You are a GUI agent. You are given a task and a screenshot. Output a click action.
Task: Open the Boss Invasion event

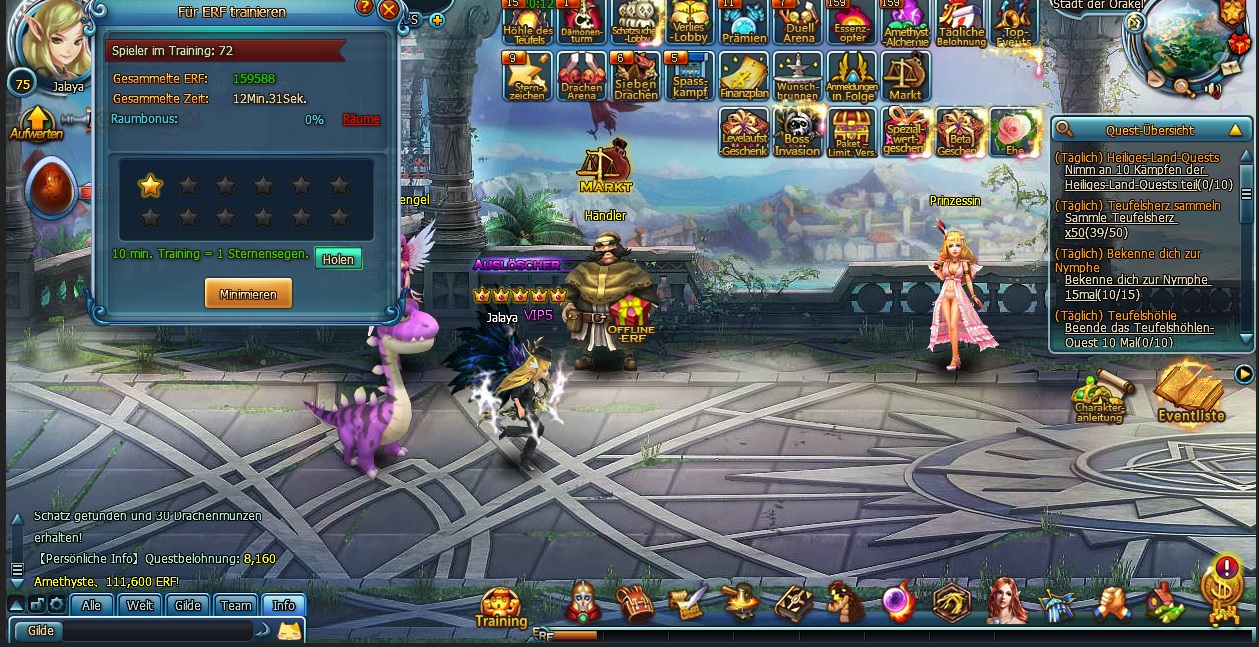click(x=797, y=133)
